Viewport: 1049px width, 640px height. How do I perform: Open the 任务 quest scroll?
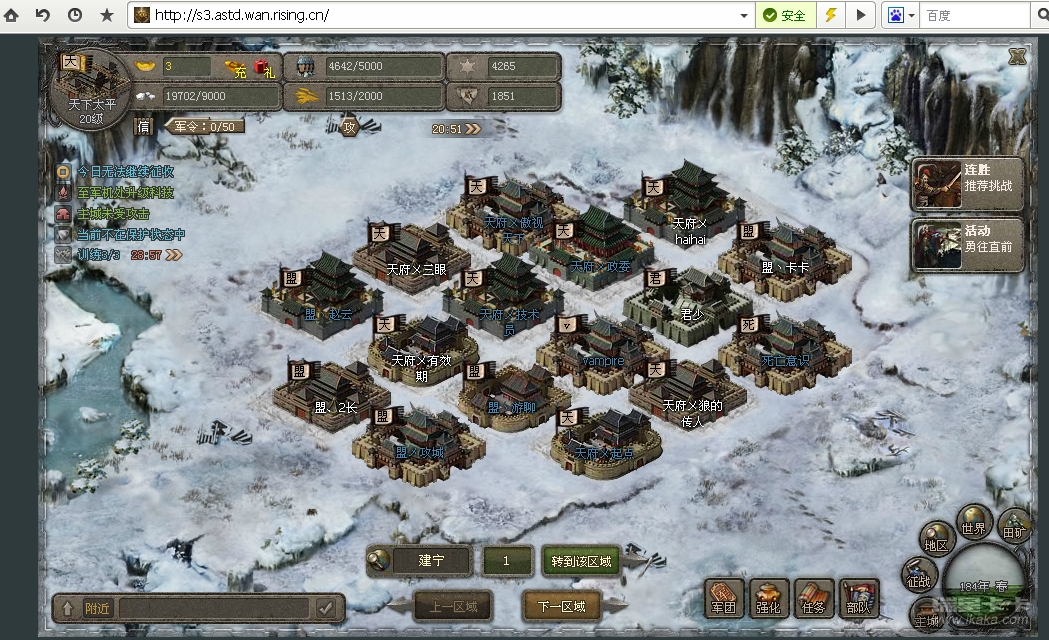pos(814,597)
